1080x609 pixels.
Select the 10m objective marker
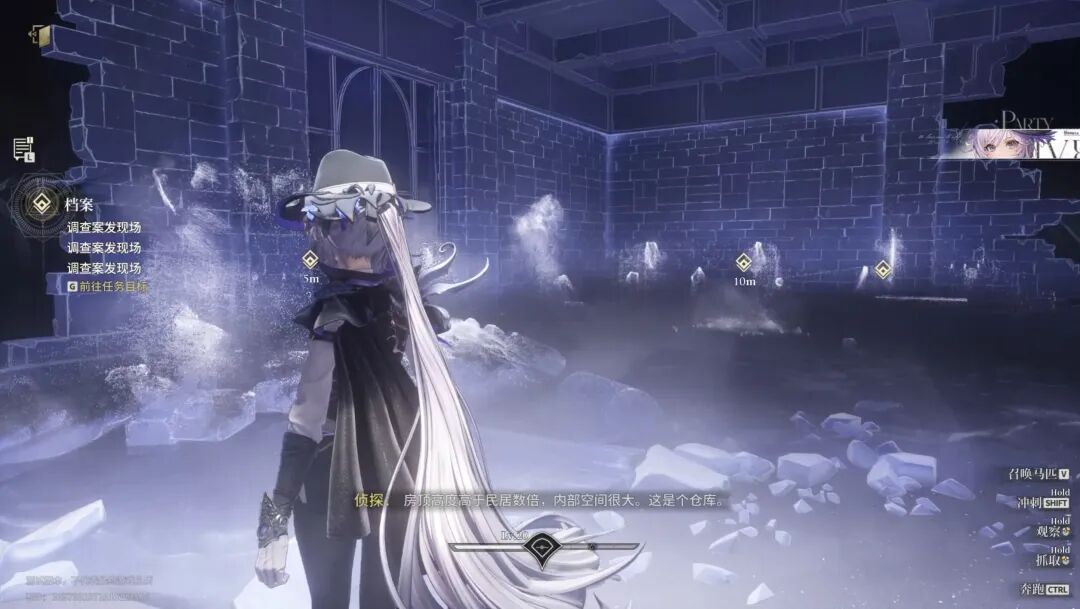pyautogui.click(x=744, y=263)
